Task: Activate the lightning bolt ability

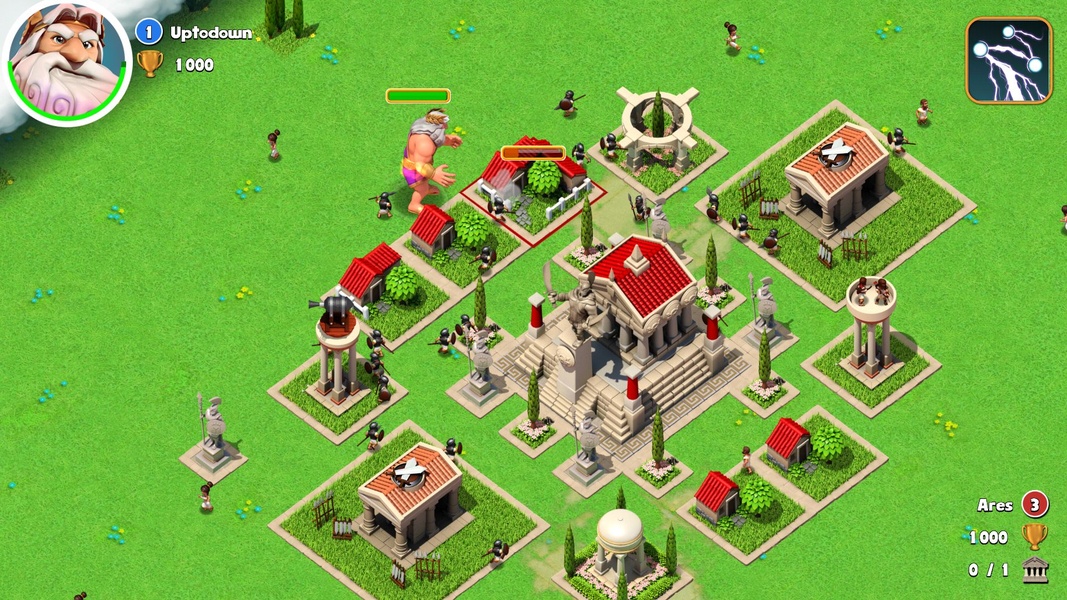Action: pyautogui.click(x=1008, y=60)
